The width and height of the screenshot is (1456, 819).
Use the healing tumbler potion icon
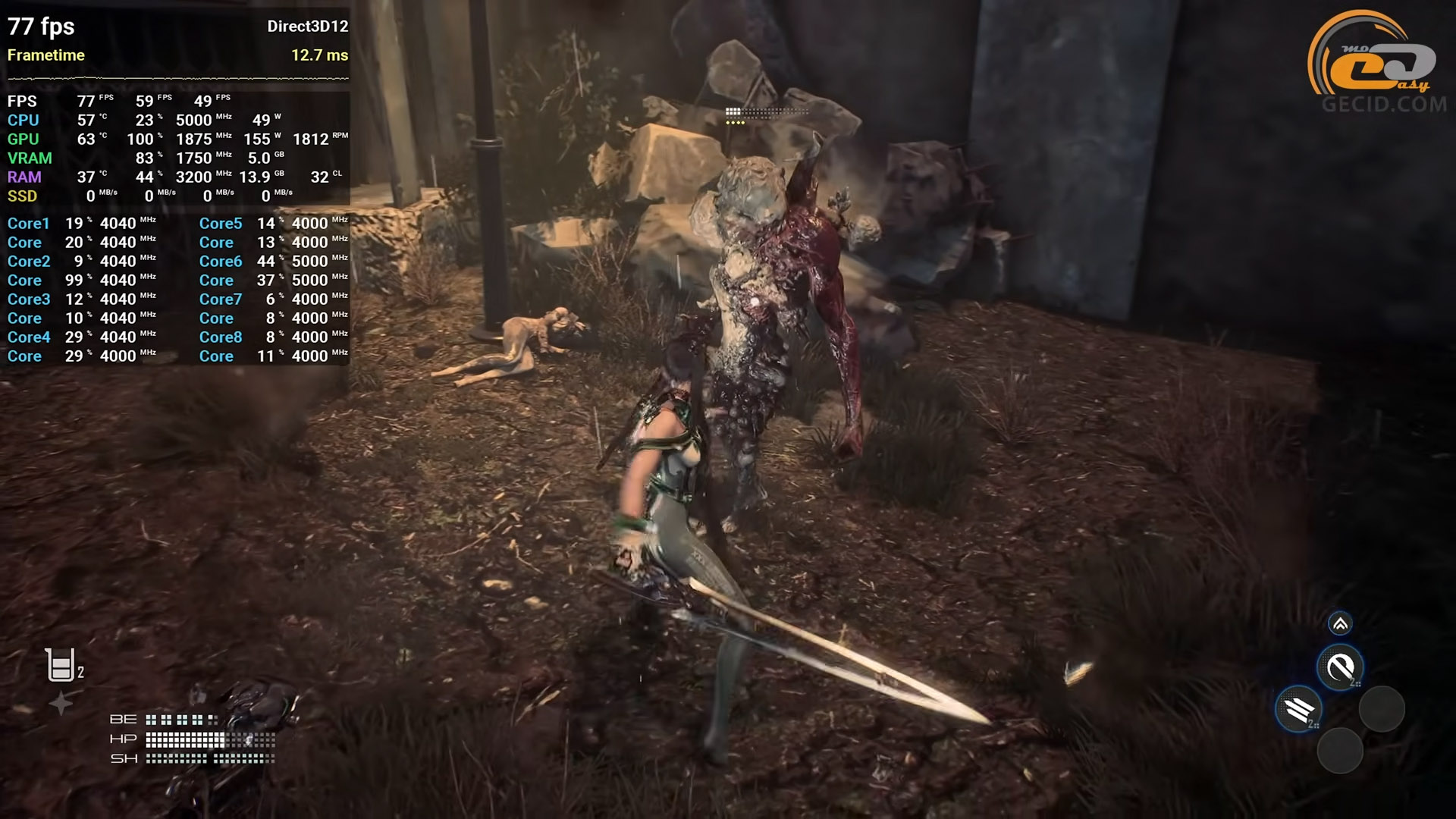(61, 665)
